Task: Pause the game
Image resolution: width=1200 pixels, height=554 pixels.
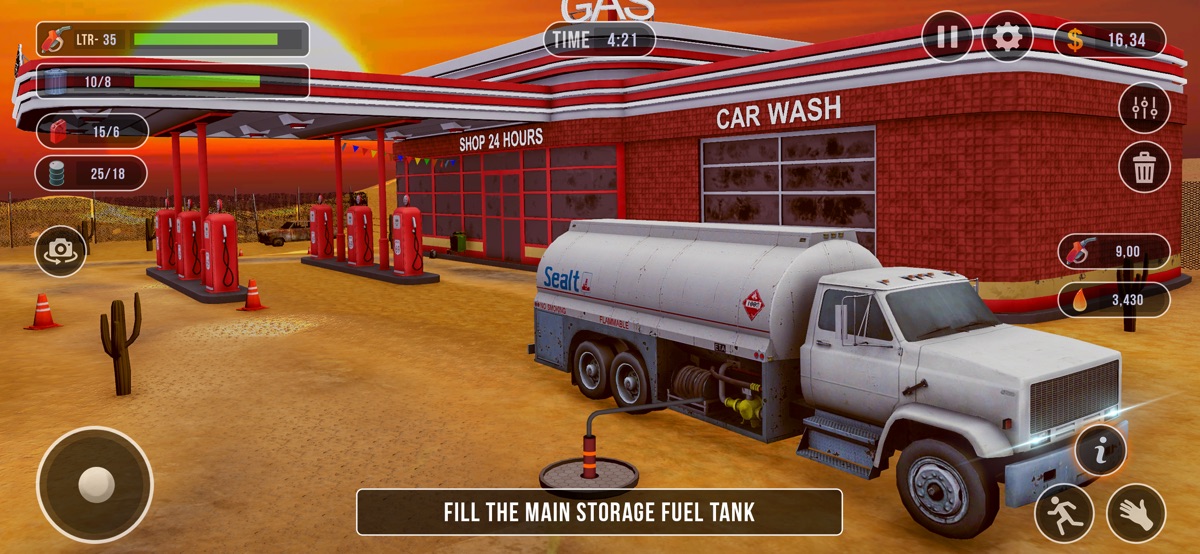Action: point(947,38)
